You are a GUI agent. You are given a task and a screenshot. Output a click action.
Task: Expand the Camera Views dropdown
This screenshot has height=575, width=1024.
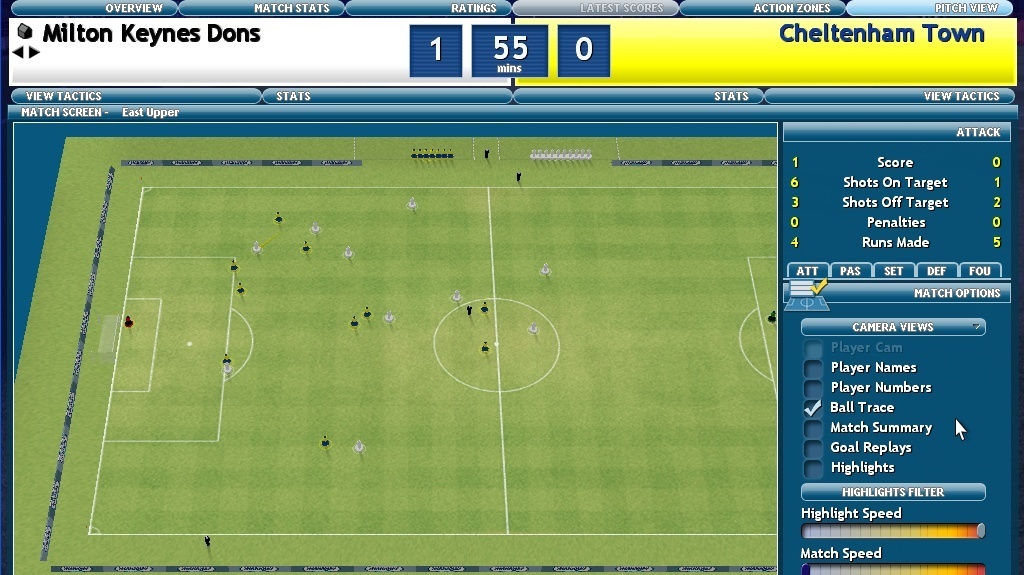(893, 327)
